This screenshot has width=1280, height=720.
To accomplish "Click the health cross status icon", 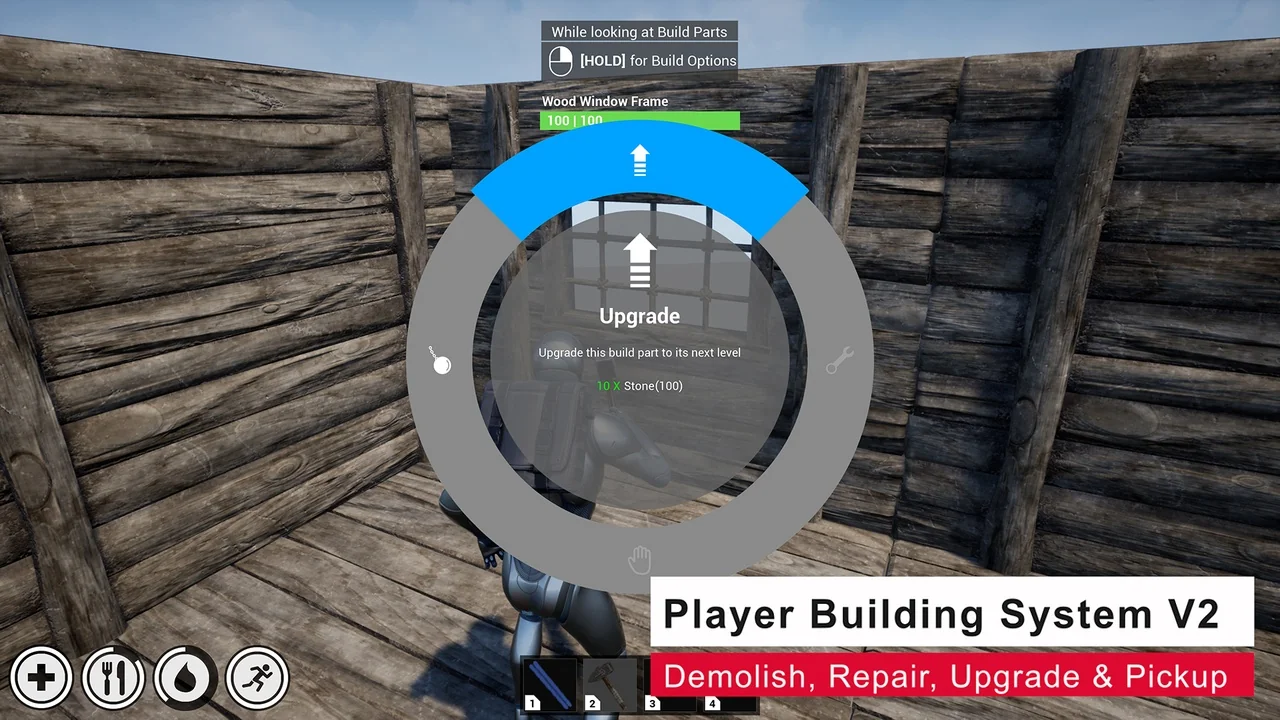I will coord(41,677).
